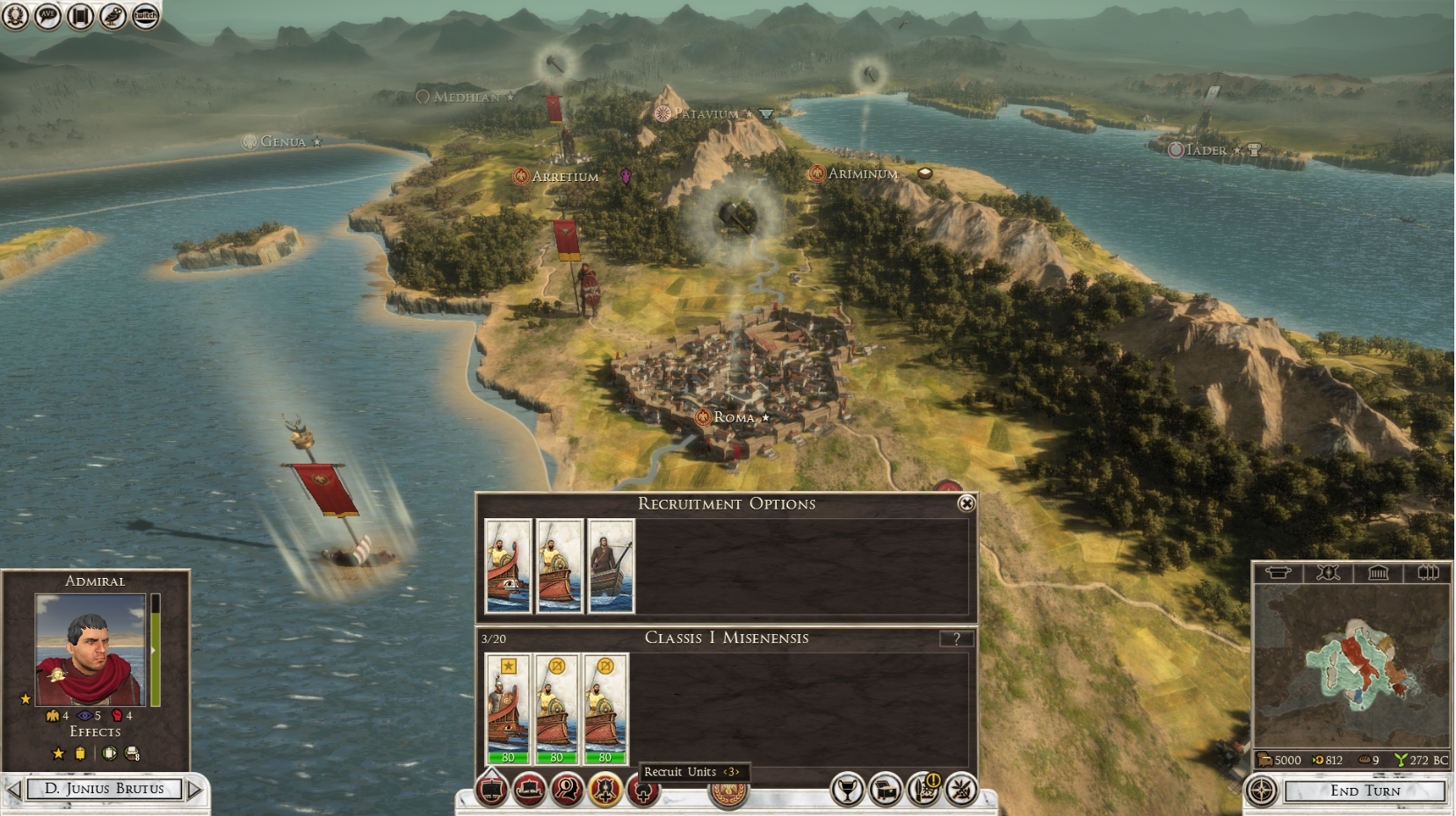1456x816 pixels.
Task: Switch to the crossed swords shield minimap tab
Action: [x=1328, y=574]
